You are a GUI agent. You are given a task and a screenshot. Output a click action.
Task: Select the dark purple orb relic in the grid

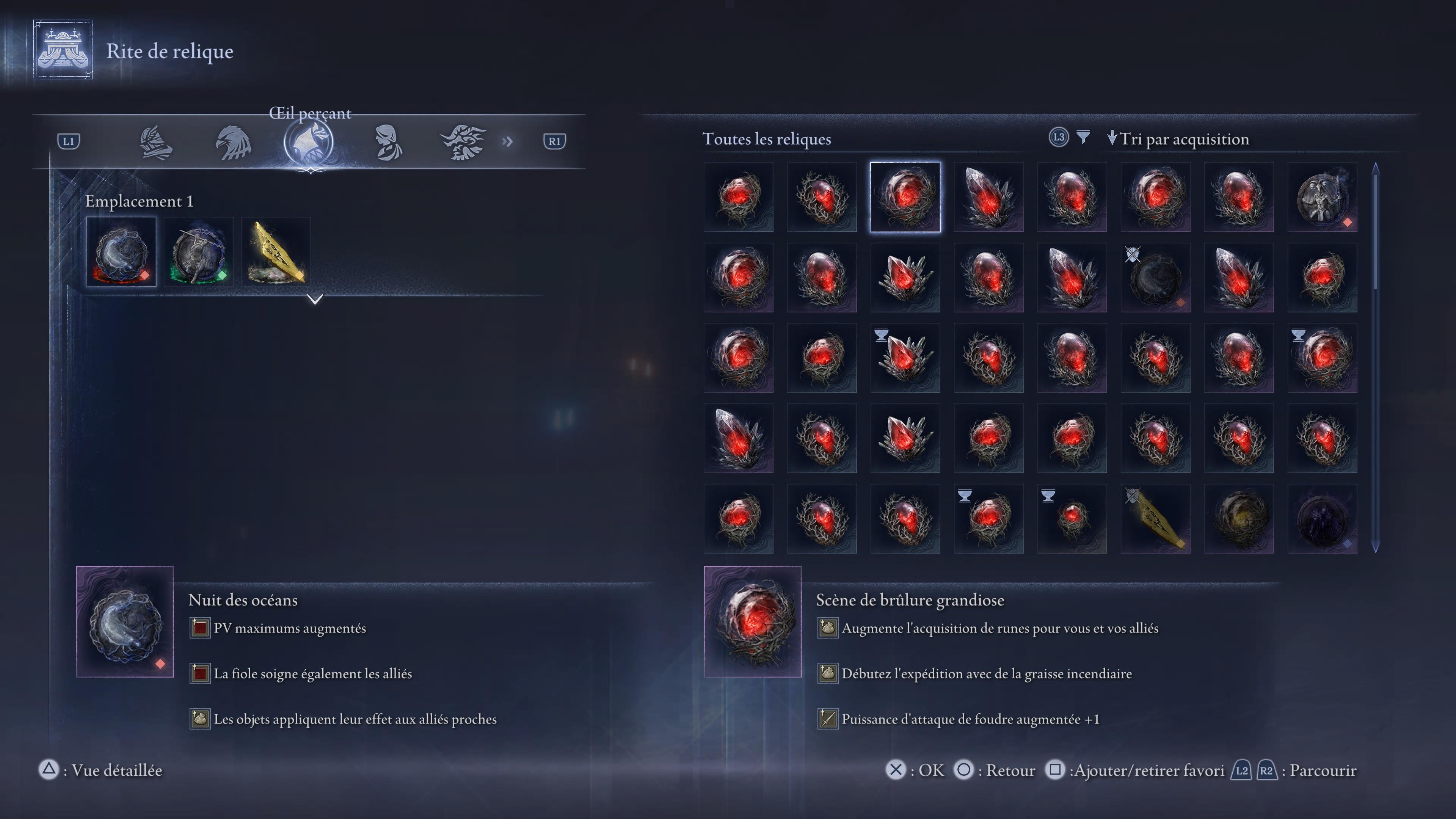pos(1322,518)
